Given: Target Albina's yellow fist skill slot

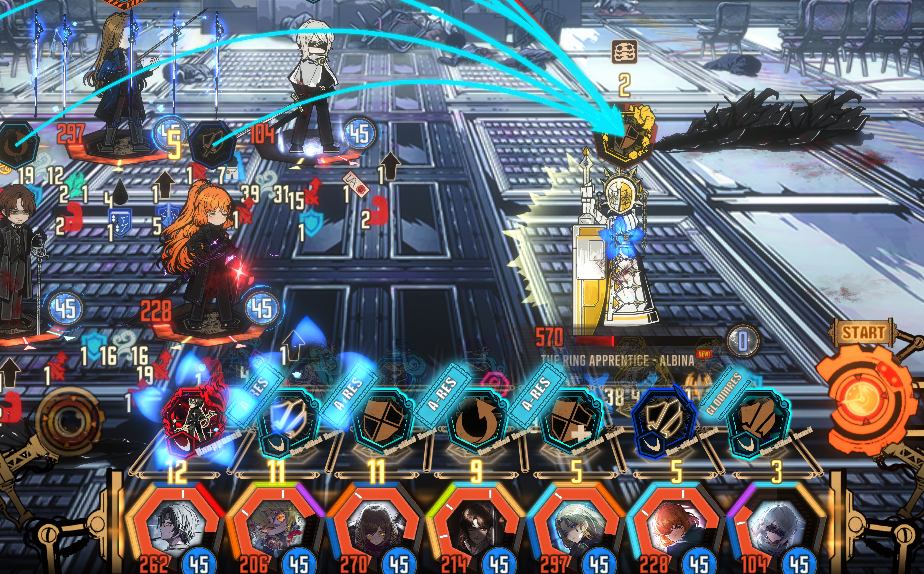Looking at the screenshot, I should click(x=625, y=136).
